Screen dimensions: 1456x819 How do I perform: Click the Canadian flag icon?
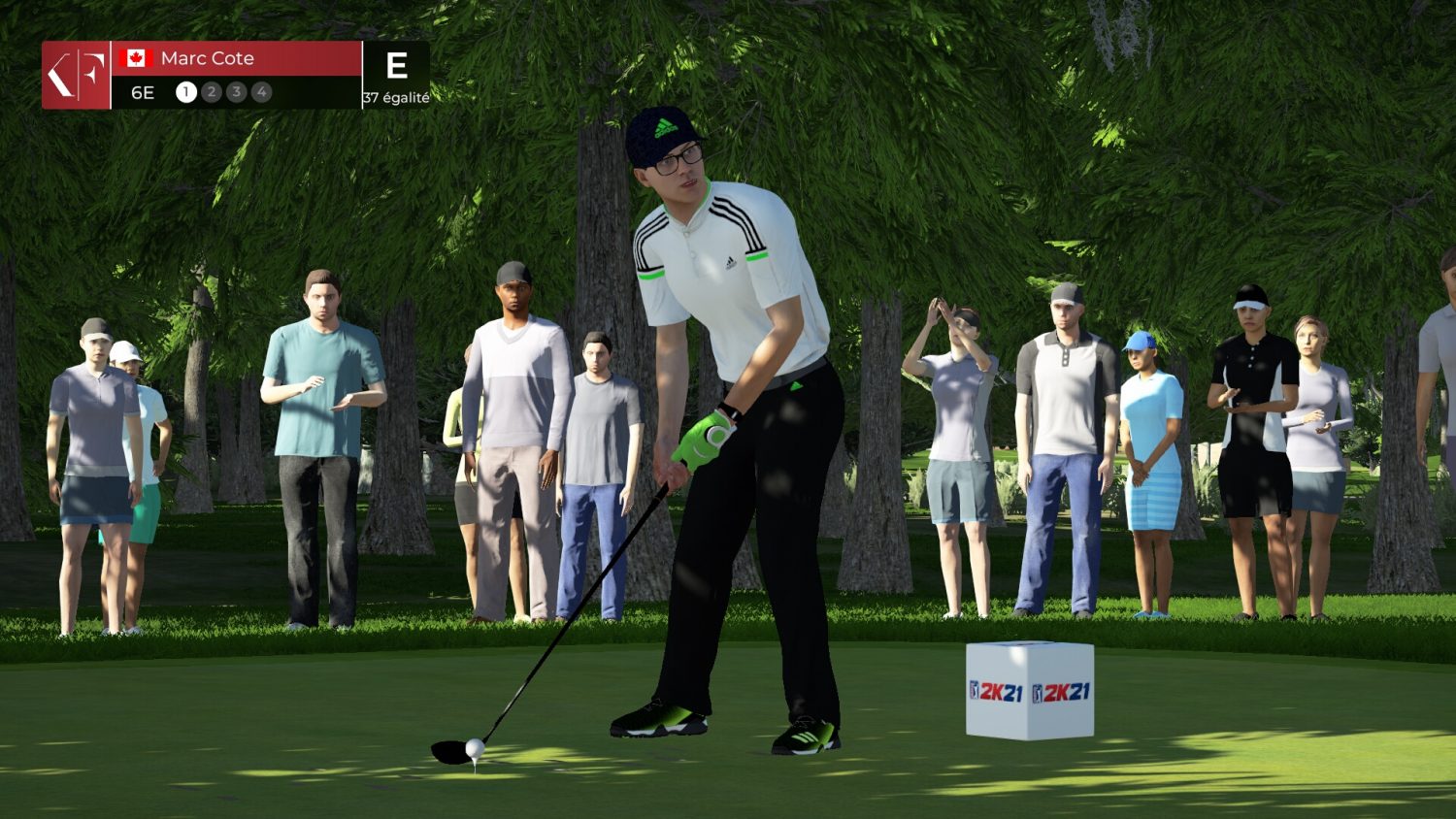137,58
